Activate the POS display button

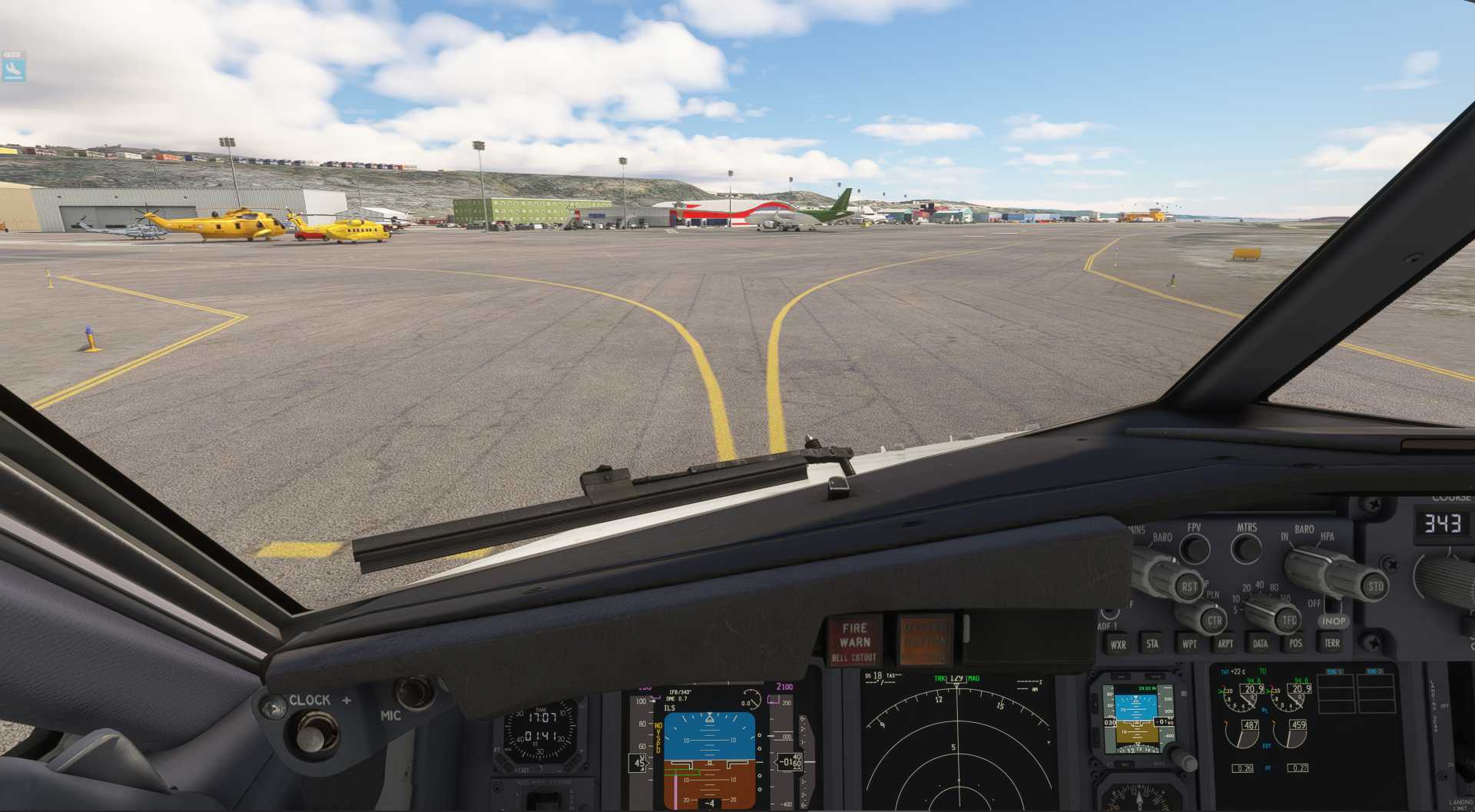point(1297,643)
